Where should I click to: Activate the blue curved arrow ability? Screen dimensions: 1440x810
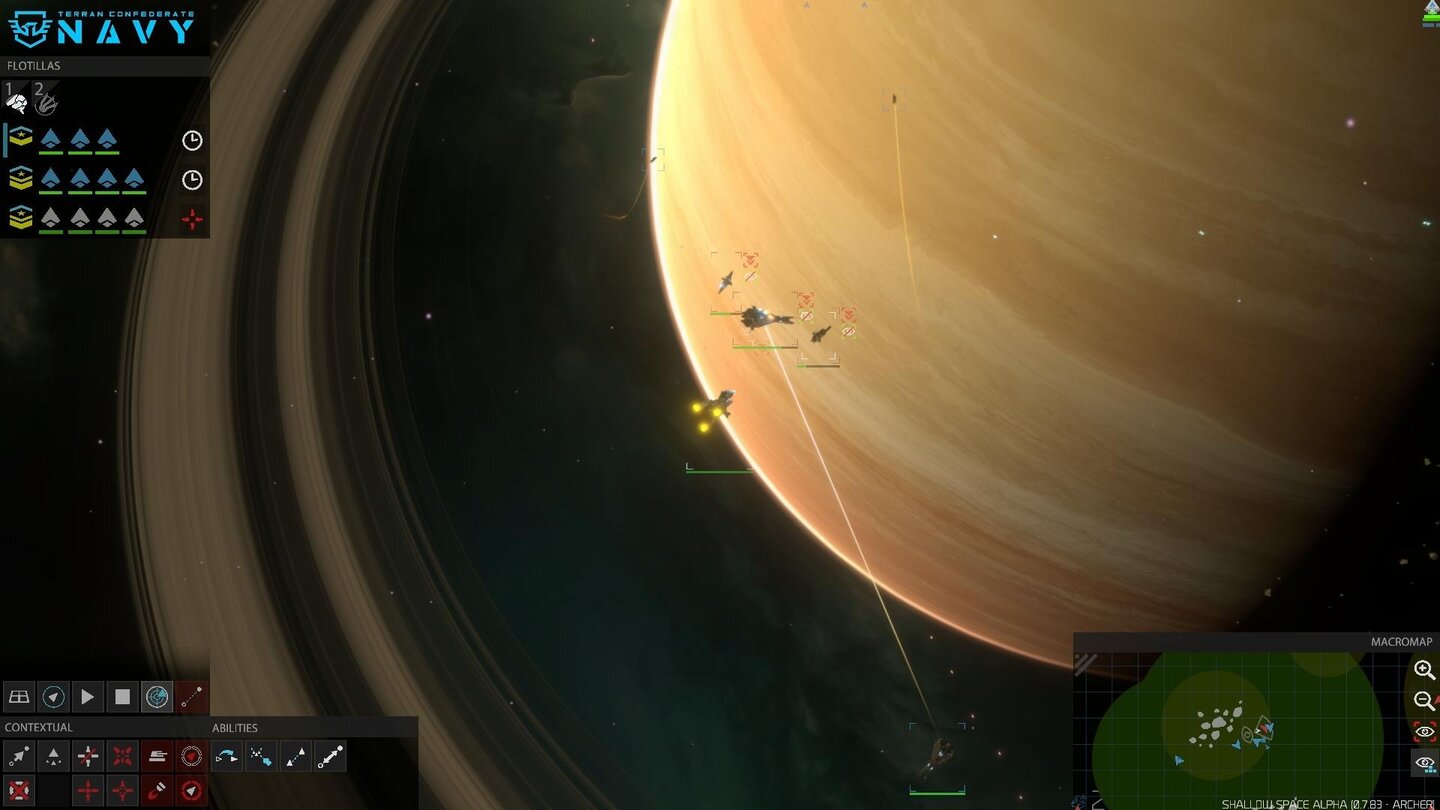click(227, 756)
